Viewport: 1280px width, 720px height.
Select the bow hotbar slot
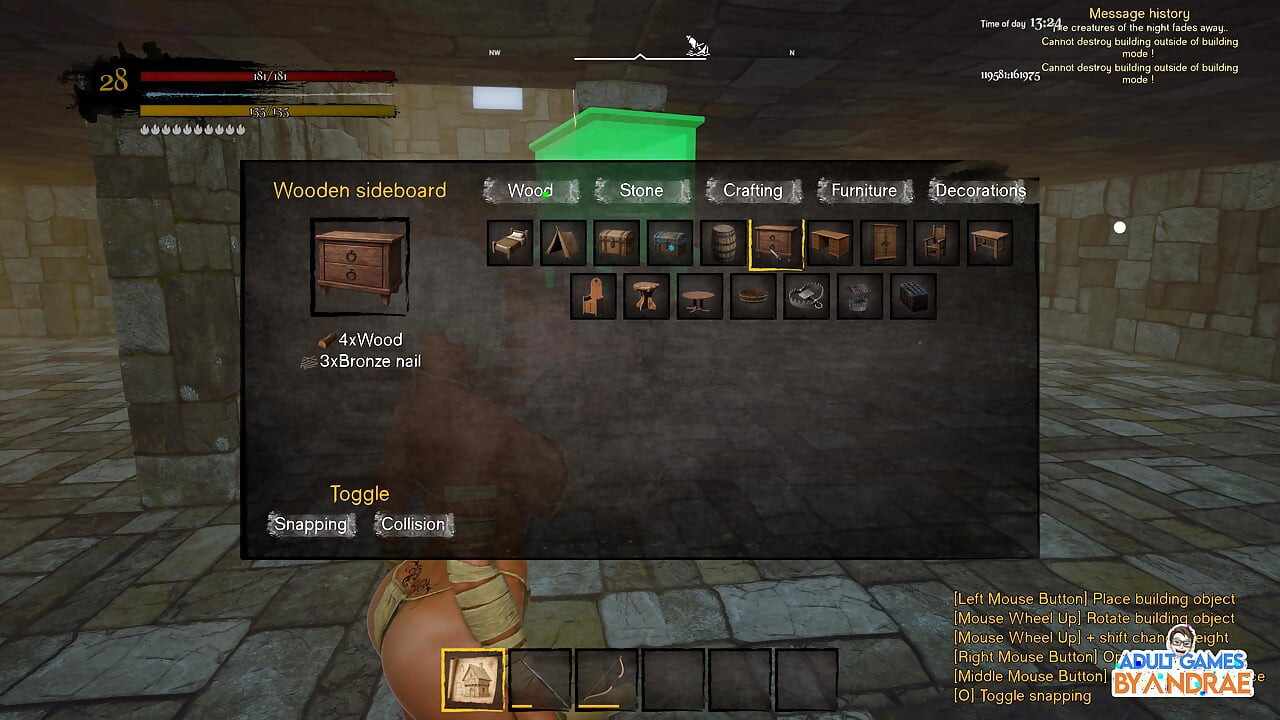[x=607, y=680]
